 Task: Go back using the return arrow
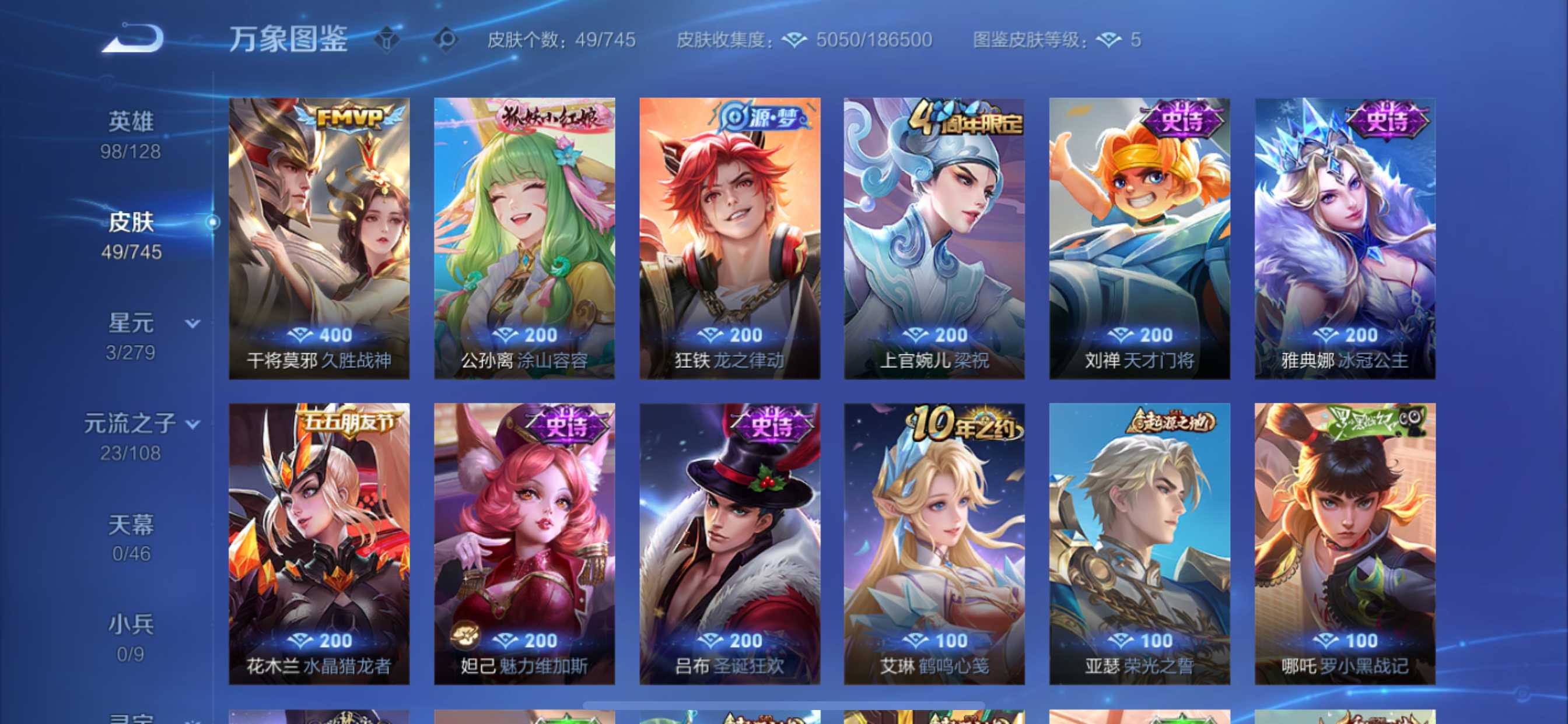coord(132,39)
